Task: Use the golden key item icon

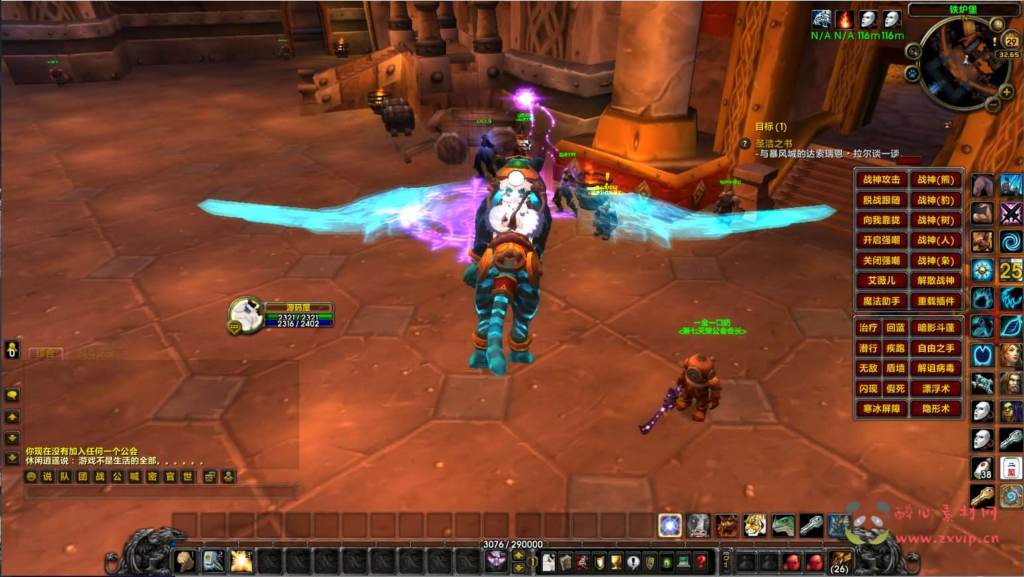Action: pos(983,495)
